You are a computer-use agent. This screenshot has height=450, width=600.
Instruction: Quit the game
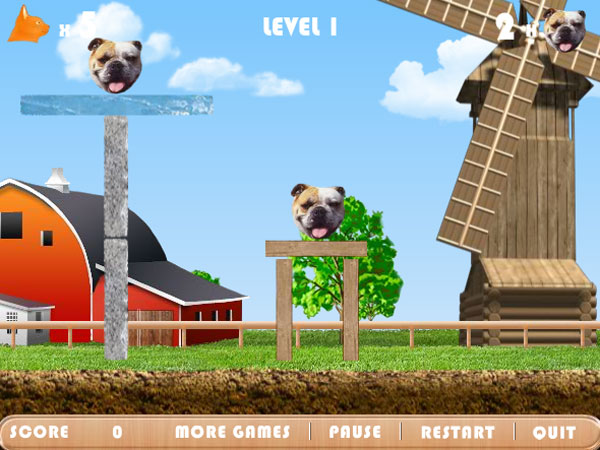point(554,432)
